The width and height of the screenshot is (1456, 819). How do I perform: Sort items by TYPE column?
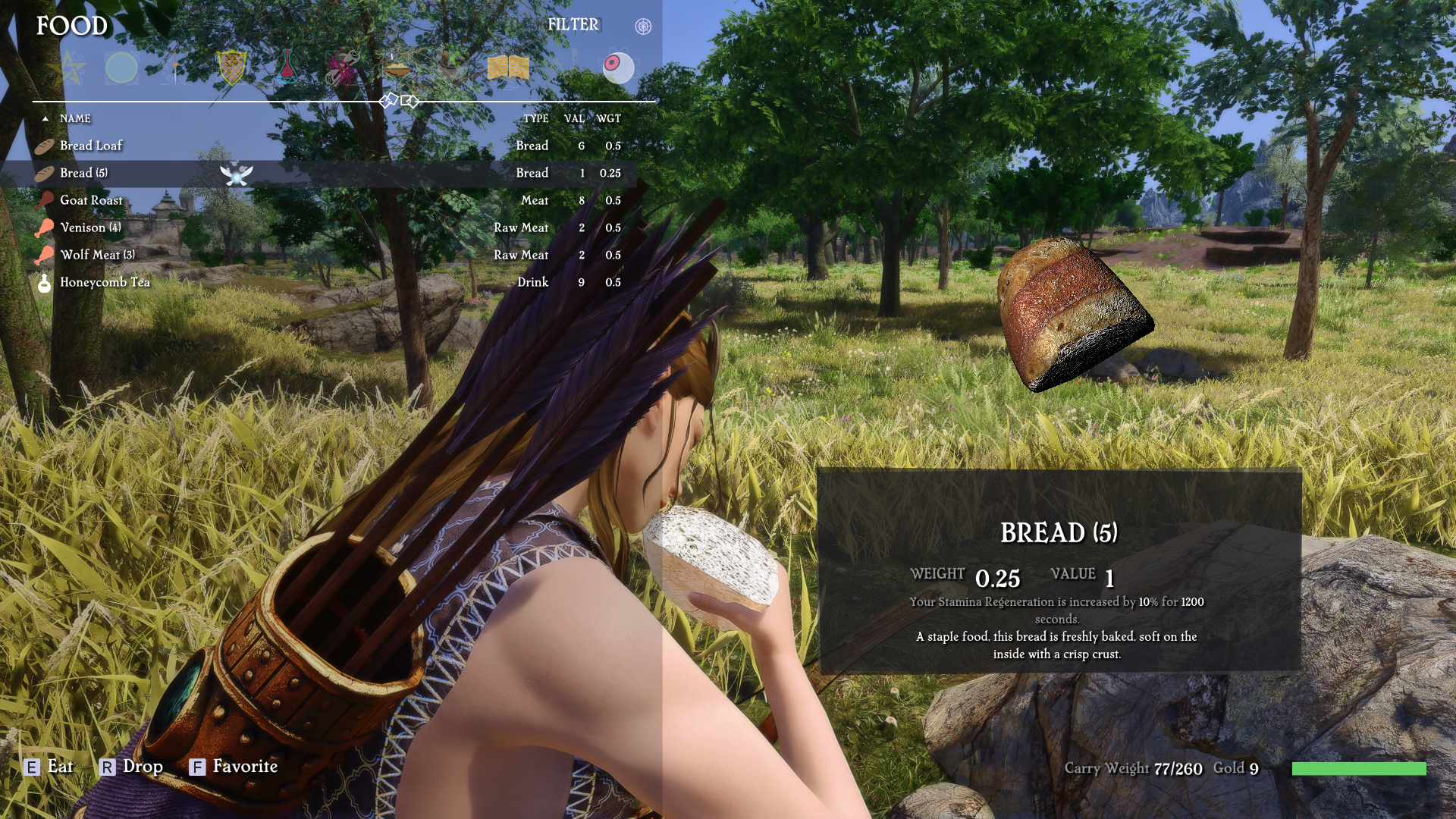coord(535,118)
